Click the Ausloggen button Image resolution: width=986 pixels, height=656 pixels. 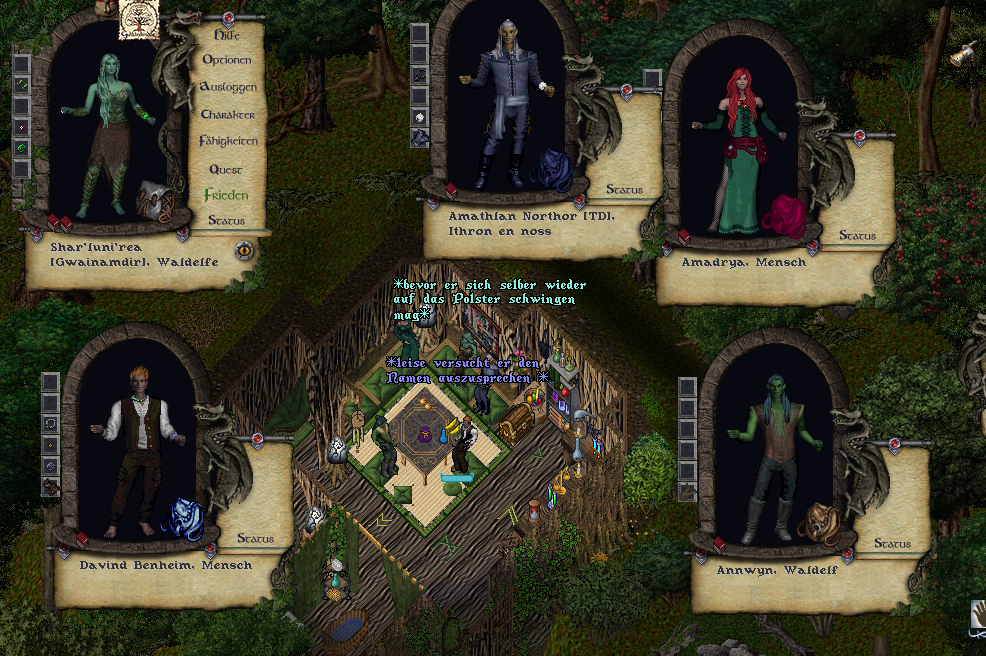pos(228,87)
